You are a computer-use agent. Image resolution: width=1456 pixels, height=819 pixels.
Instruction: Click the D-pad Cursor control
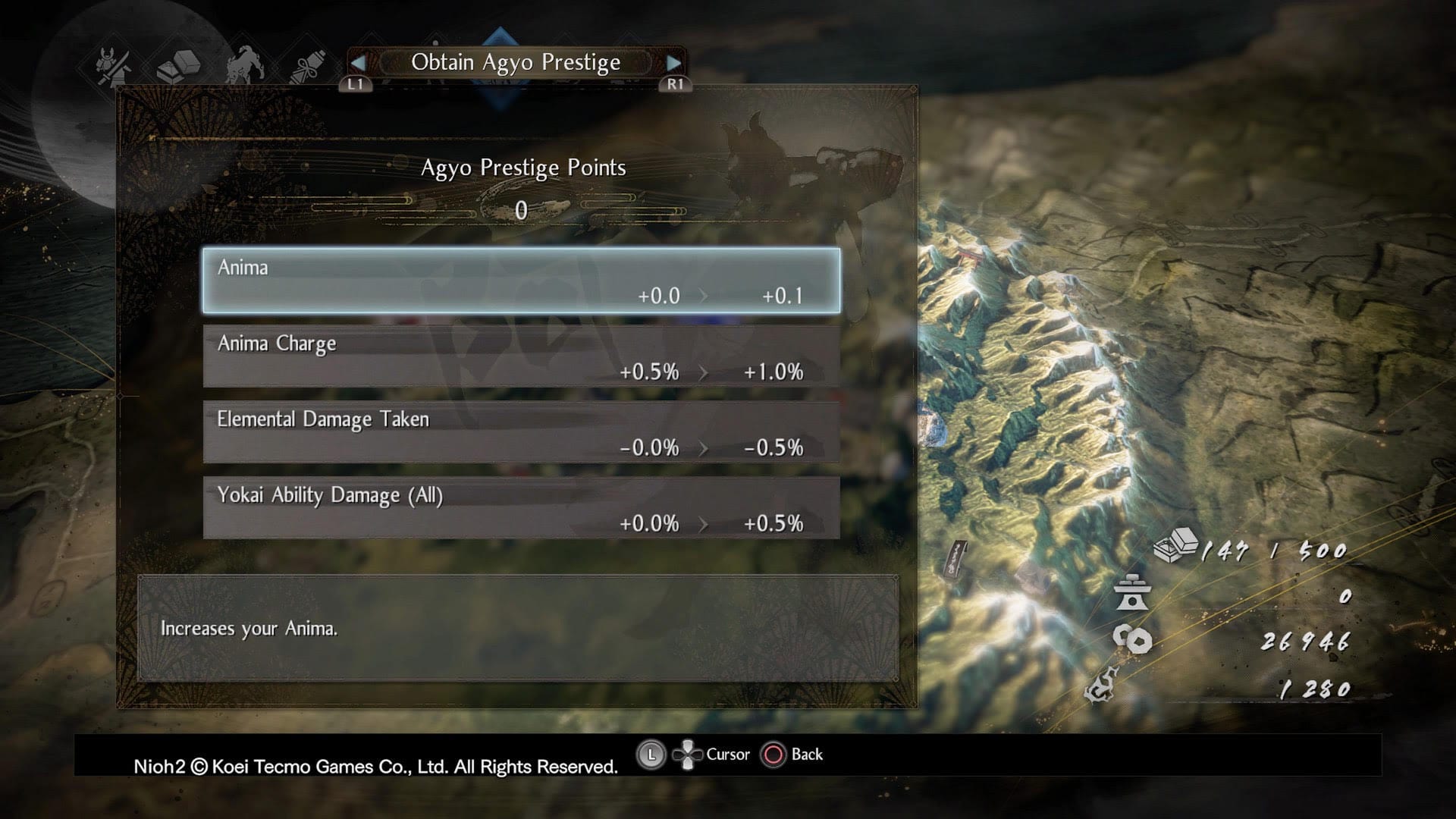click(689, 754)
